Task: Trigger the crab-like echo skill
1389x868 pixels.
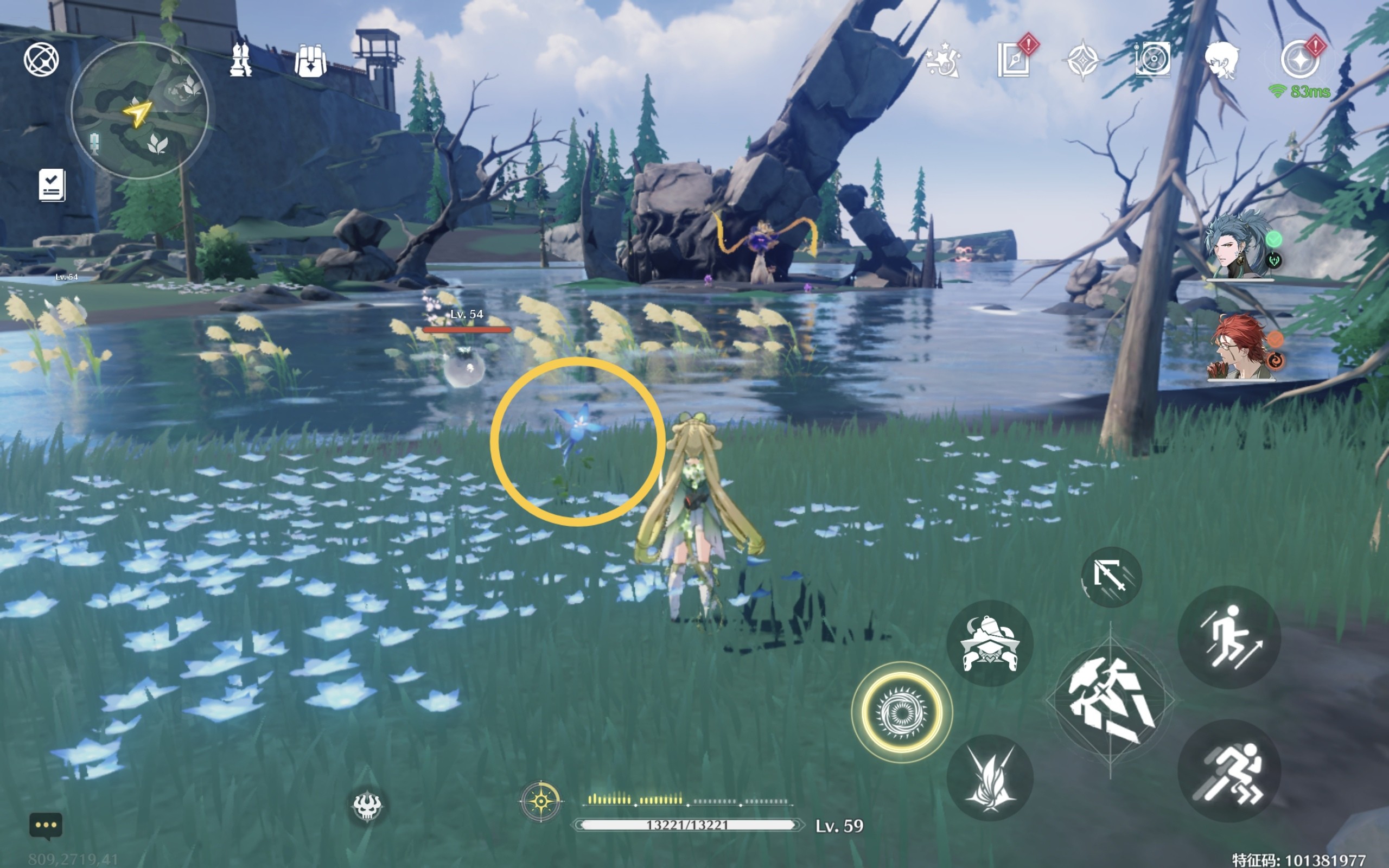Action: point(990,643)
